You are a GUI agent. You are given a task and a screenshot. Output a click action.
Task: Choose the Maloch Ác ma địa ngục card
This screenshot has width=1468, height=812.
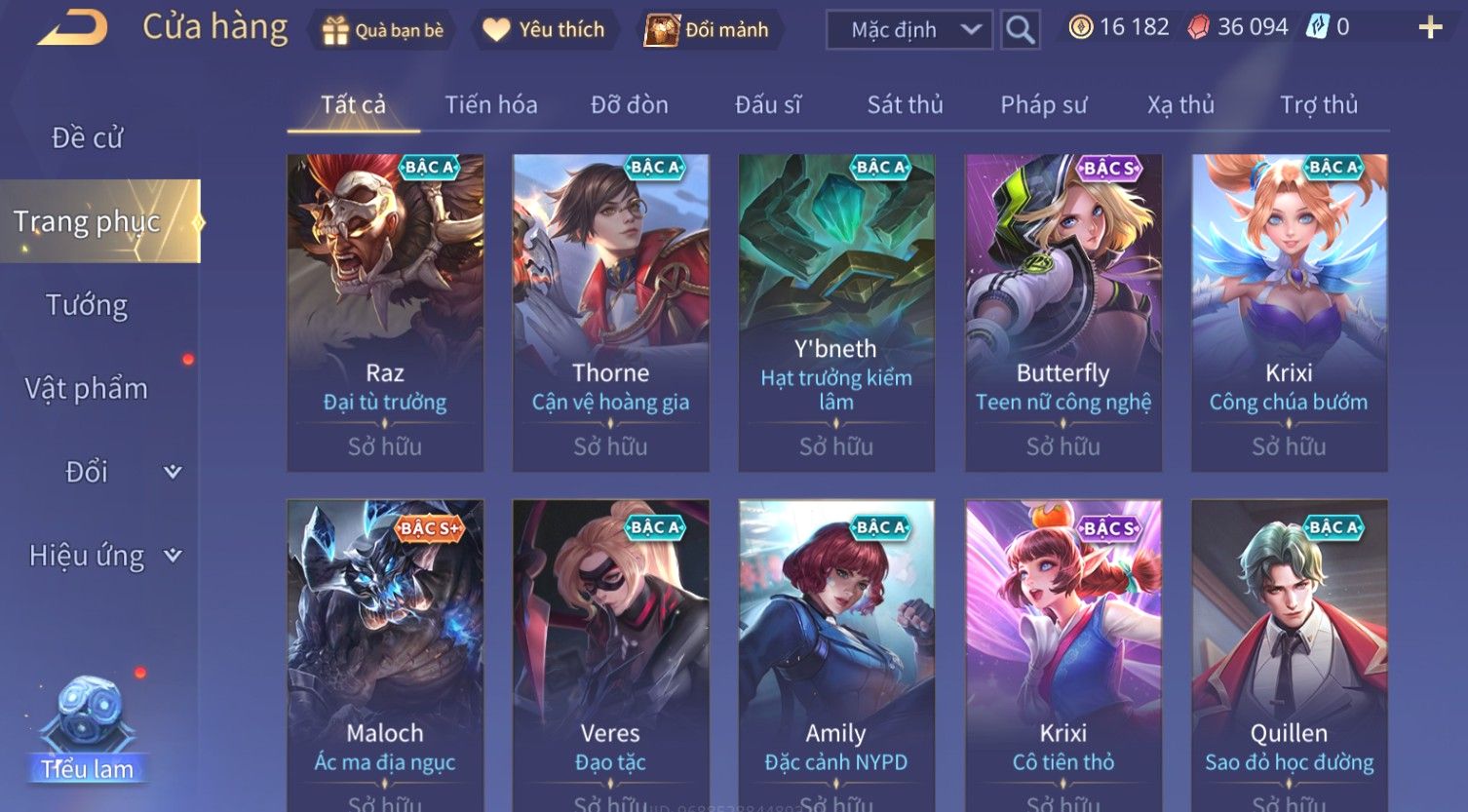pyautogui.click(x=385, y=653)
